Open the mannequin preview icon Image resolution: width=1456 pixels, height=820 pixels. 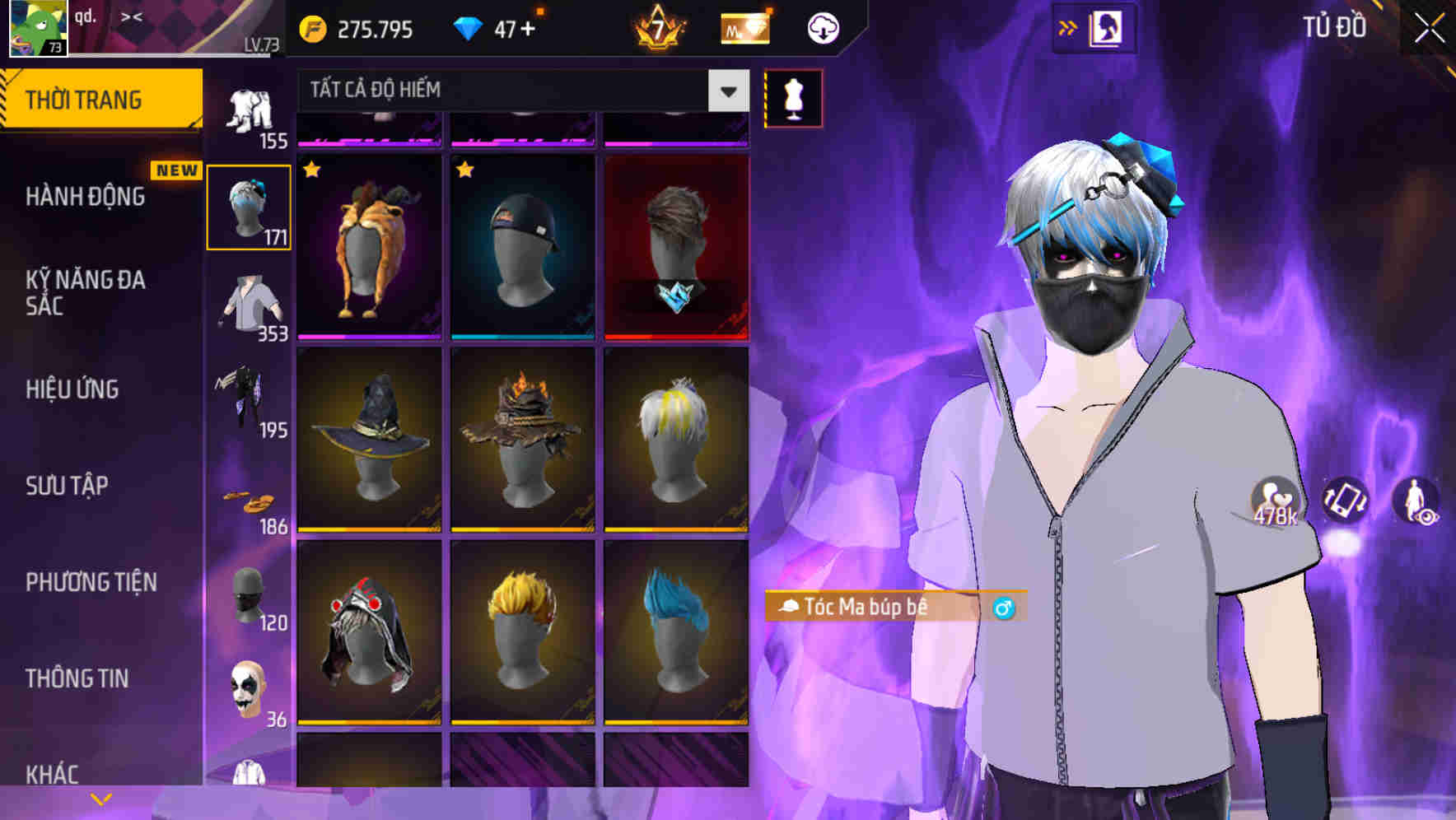click(x=793, y=97)
